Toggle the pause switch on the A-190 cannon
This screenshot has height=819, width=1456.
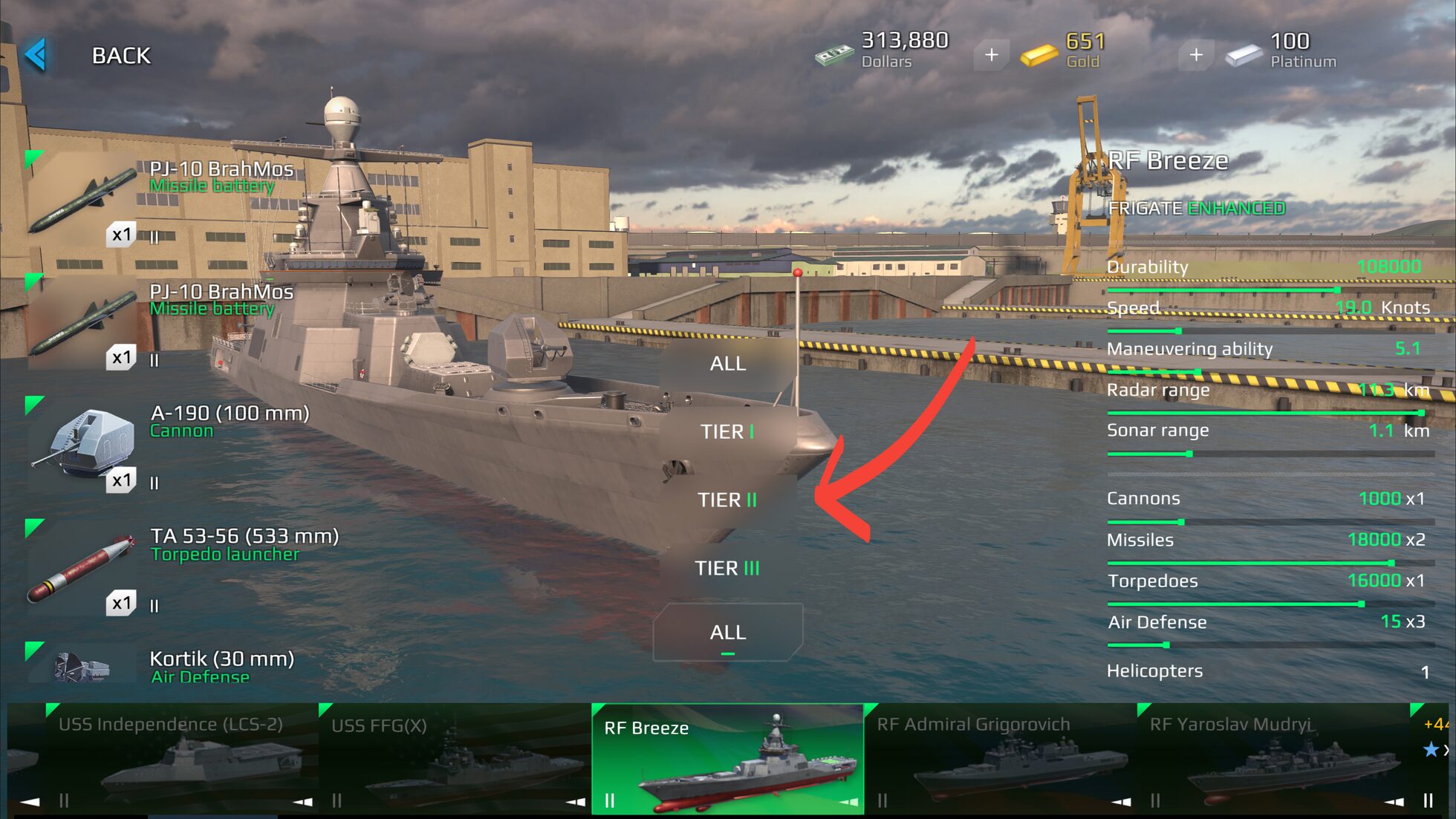pos(155,482)
